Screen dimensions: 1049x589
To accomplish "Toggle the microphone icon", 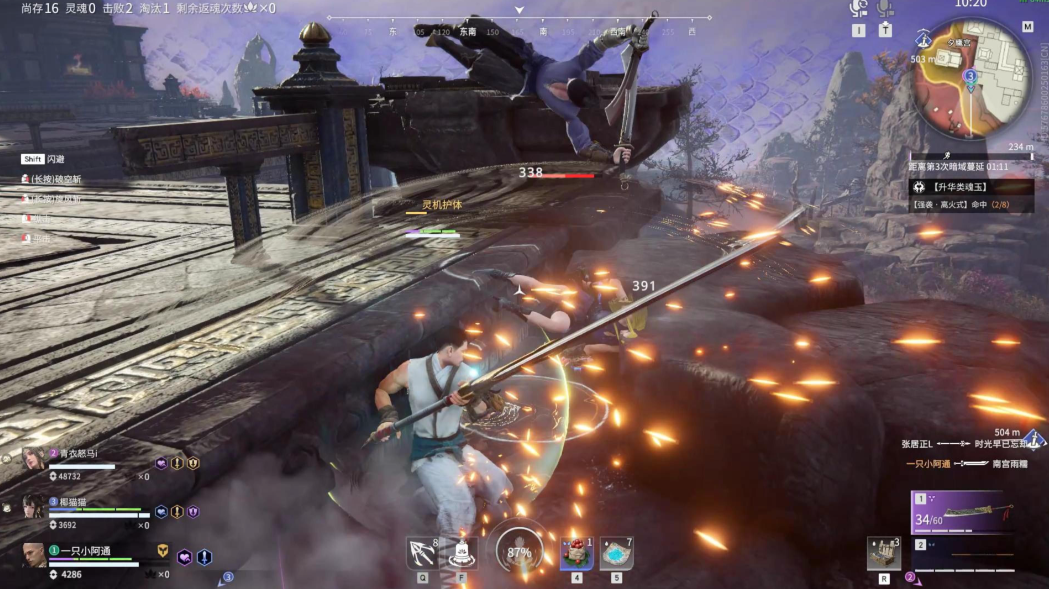I will pyautogui.click(x=885, y=9).
